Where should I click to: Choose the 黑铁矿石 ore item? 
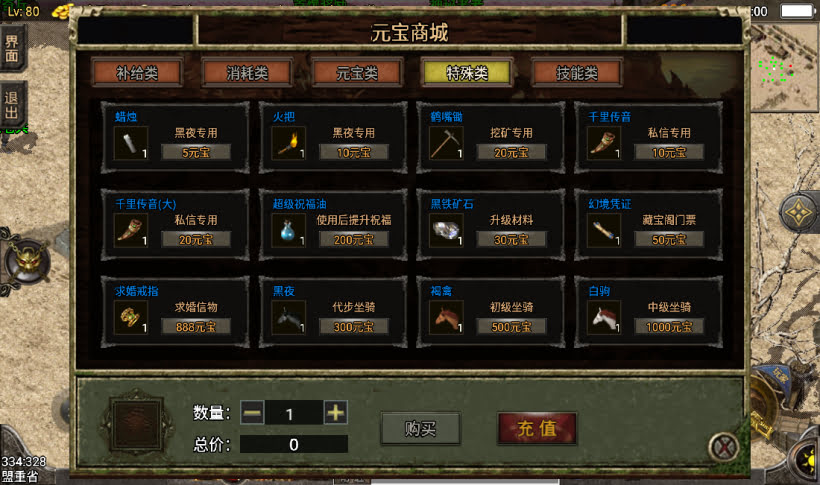(445, 230)
